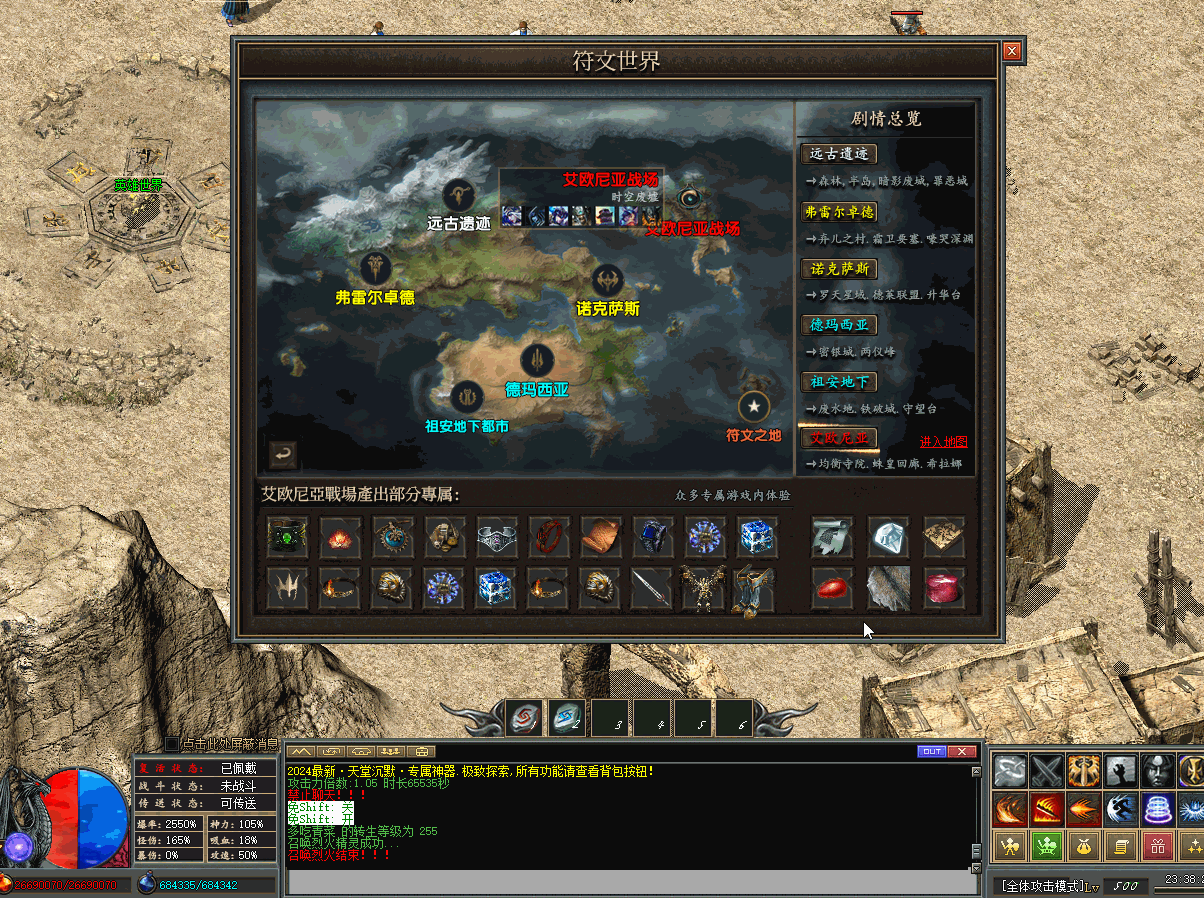Image resolution: width=1204 pixels, height=898 pixels.
Task: Click the 符文之地 star marker on map
Action: [753, 407]
